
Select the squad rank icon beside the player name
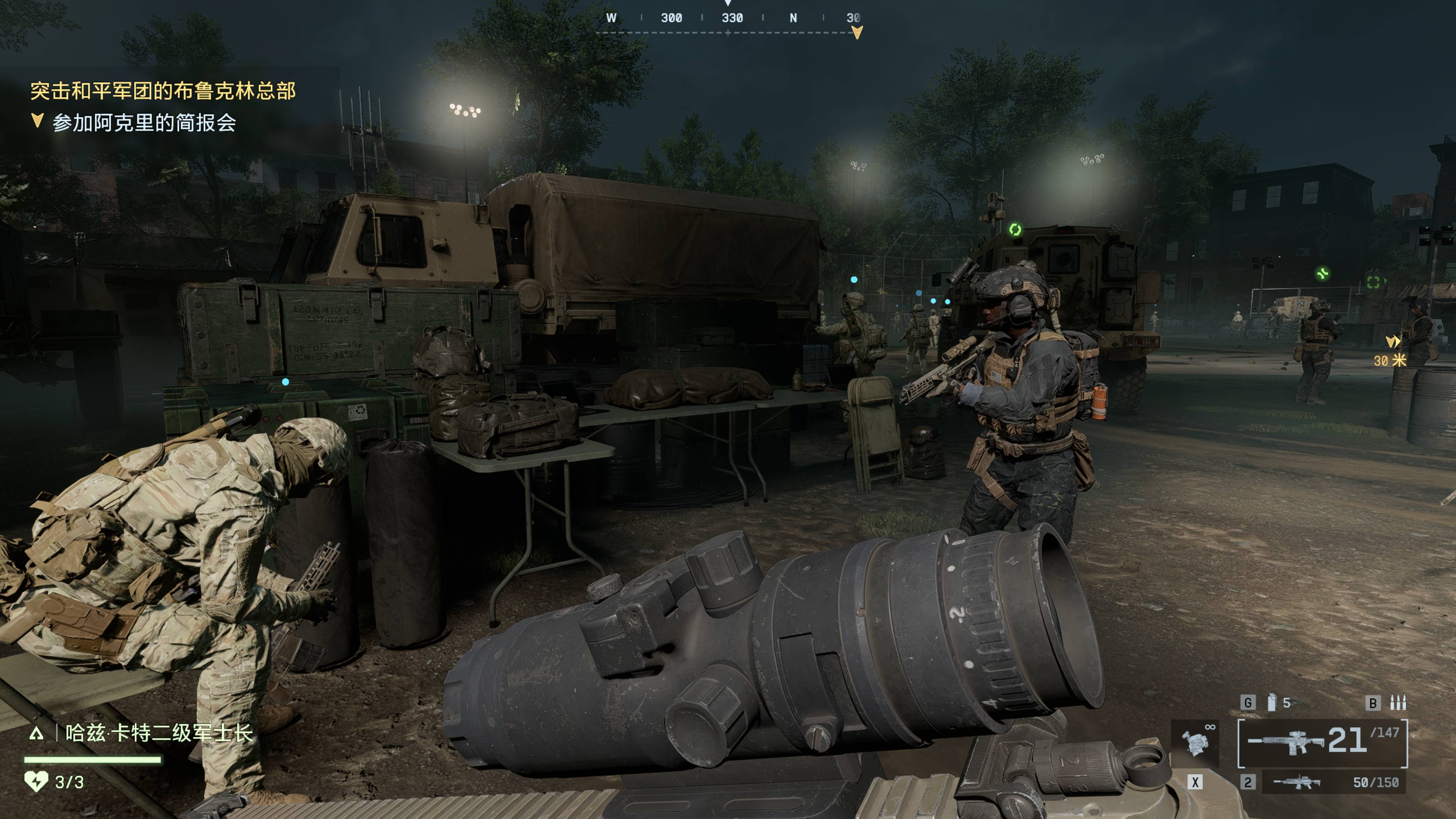pos(37,734)
